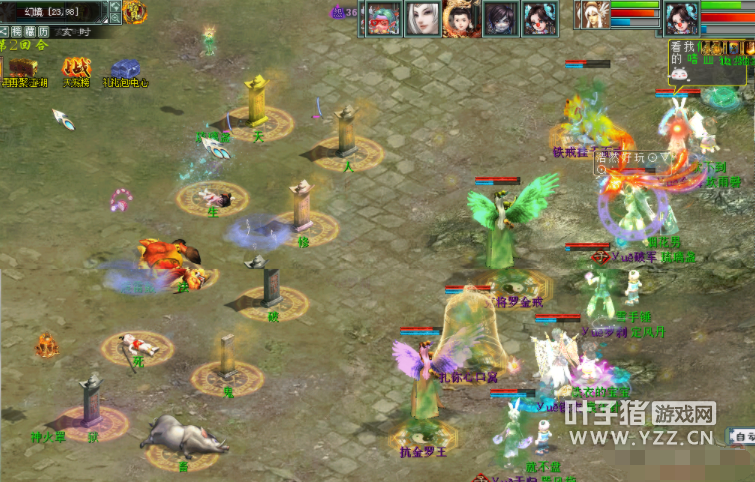Select the pet portrait with white wings
Screen dimensions: 755x482
[x=592, y=16]
